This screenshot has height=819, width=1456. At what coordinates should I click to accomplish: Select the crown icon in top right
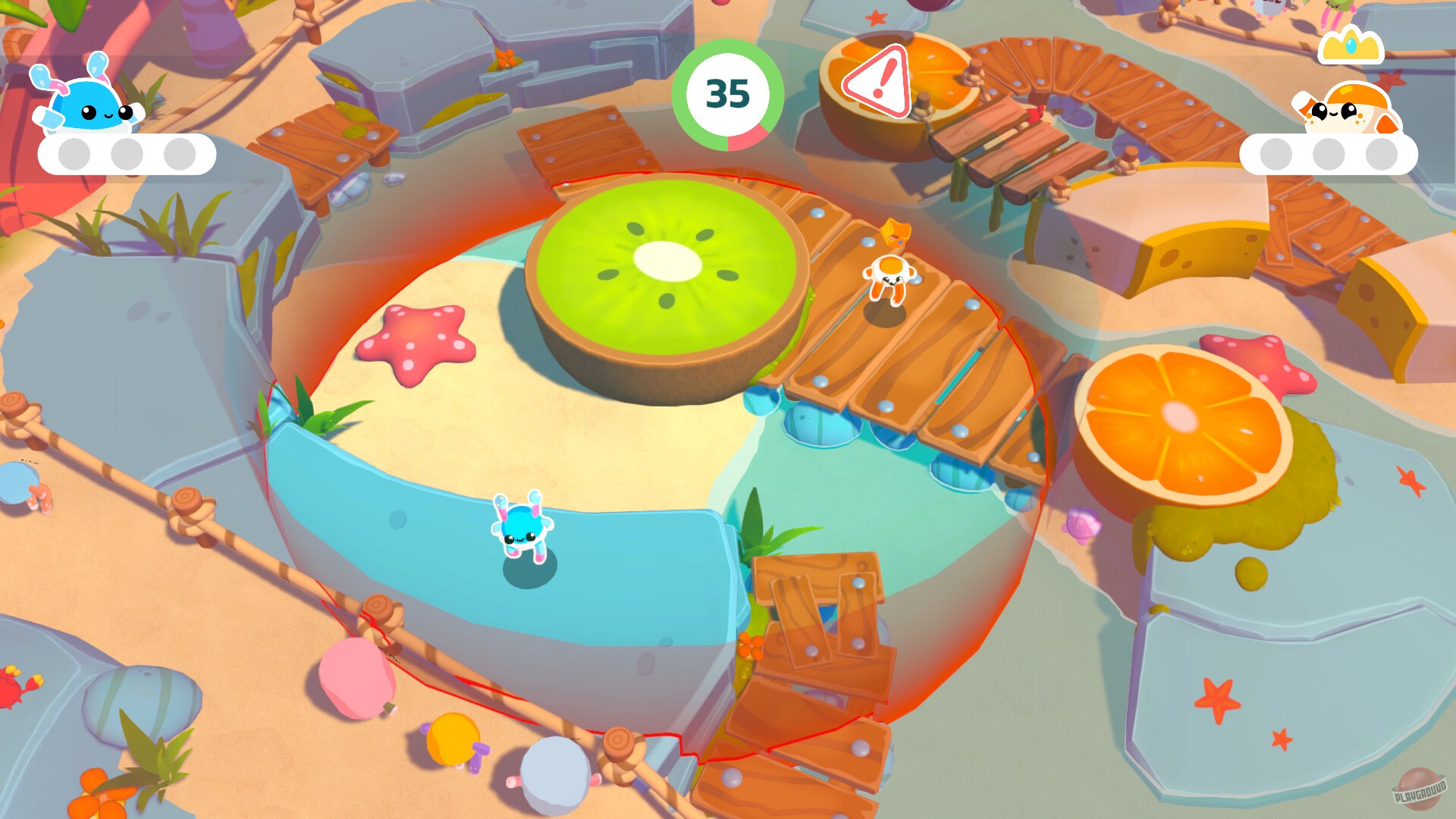tap(1352, 47)
